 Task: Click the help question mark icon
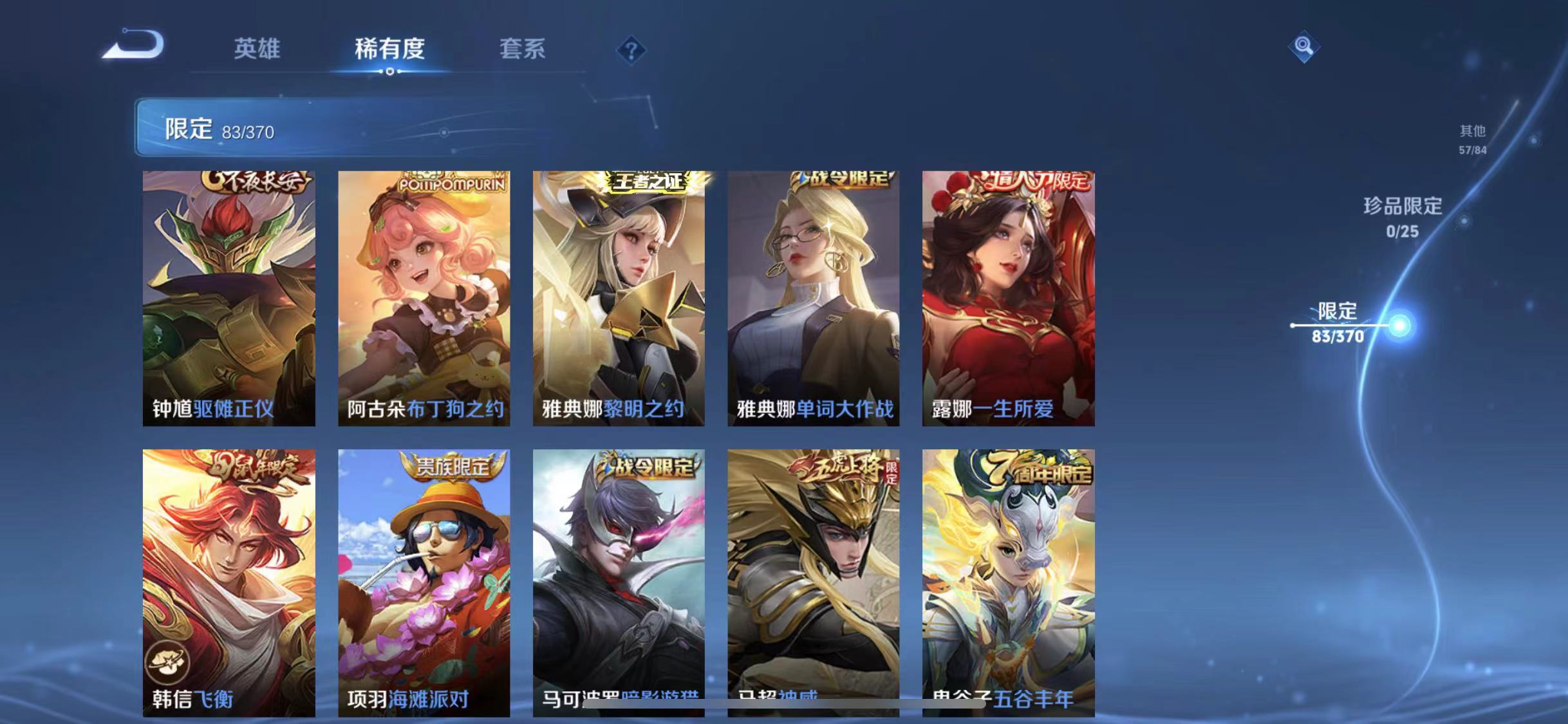click(633, 50)
